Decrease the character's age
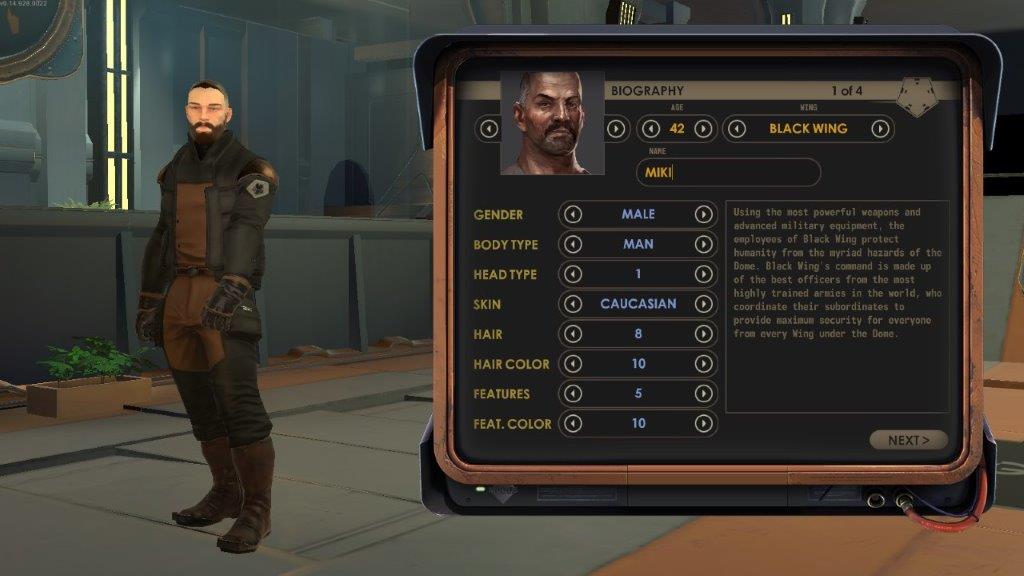 click(x=651, y=128)
